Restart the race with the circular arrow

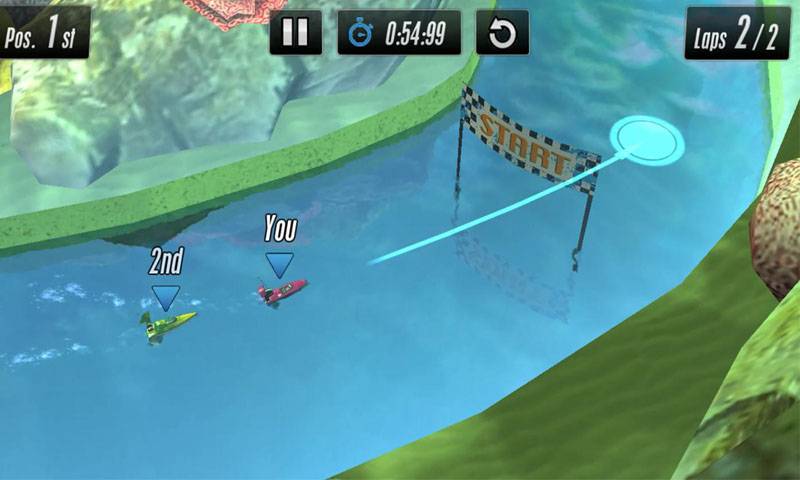coord(502,33)
